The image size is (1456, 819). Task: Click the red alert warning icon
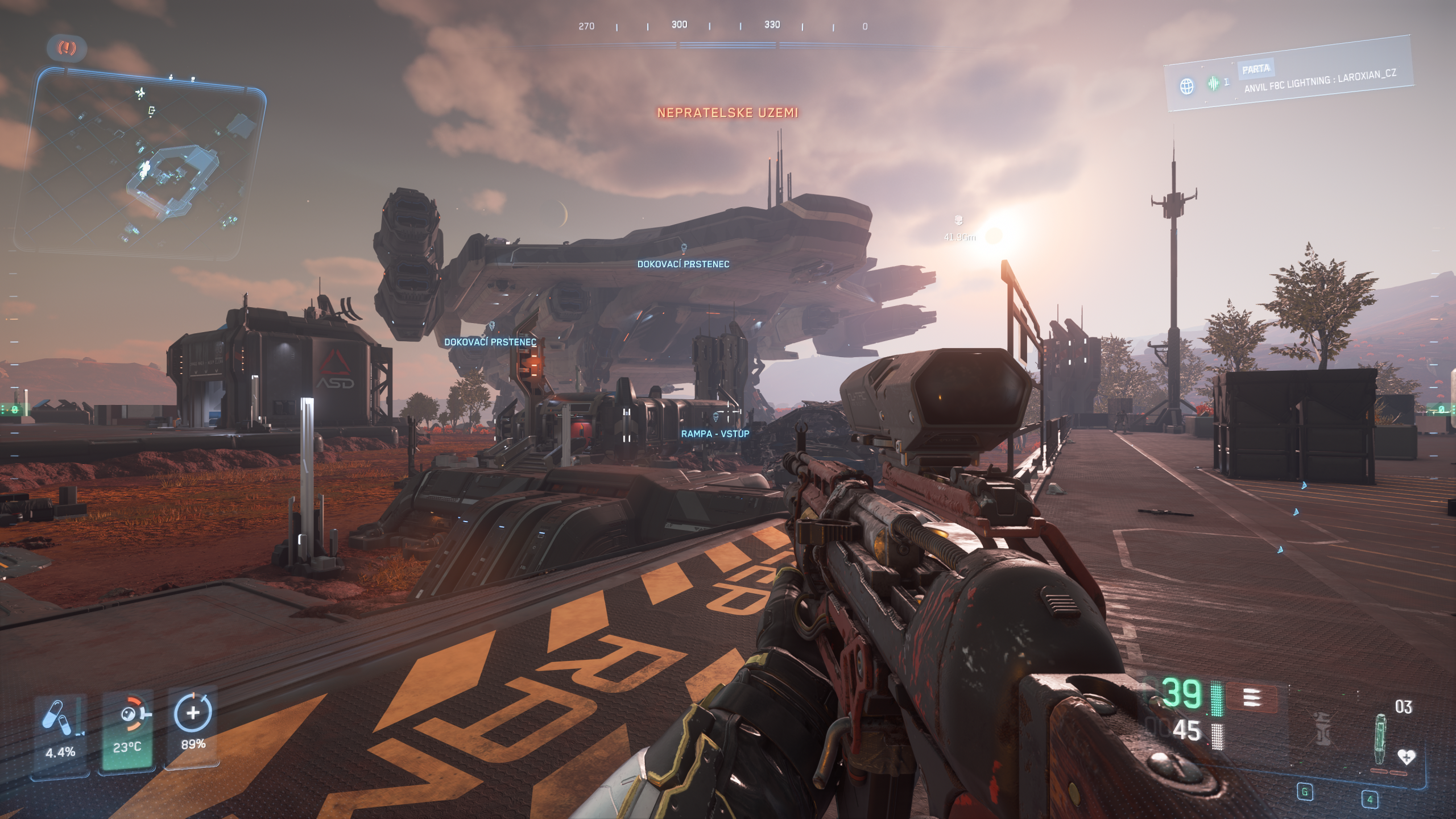click(67, 48)
